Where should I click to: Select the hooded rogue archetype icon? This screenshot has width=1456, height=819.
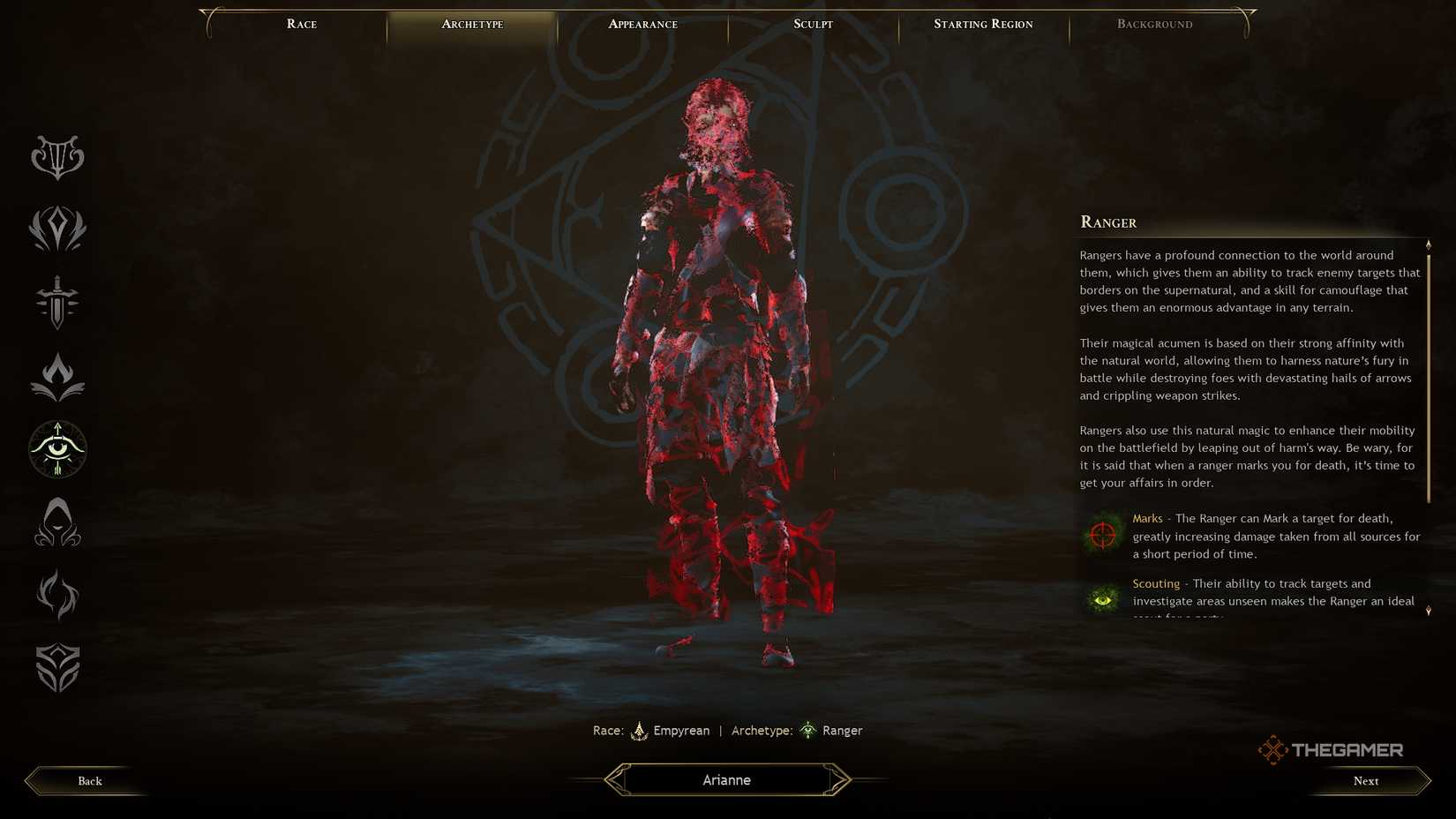pyautogui.click(x=56, y=522)
